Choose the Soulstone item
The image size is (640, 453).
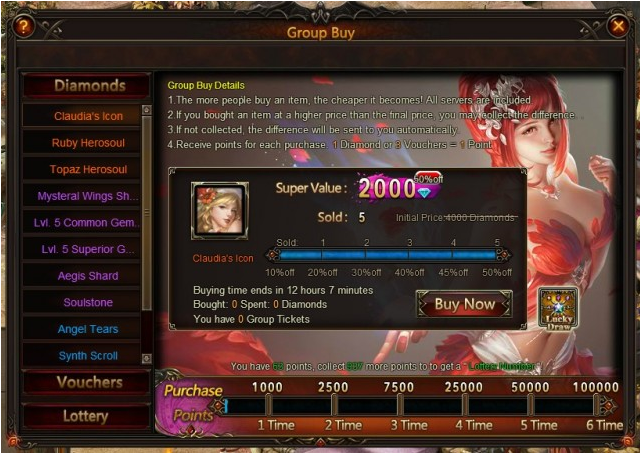[86, 302]
